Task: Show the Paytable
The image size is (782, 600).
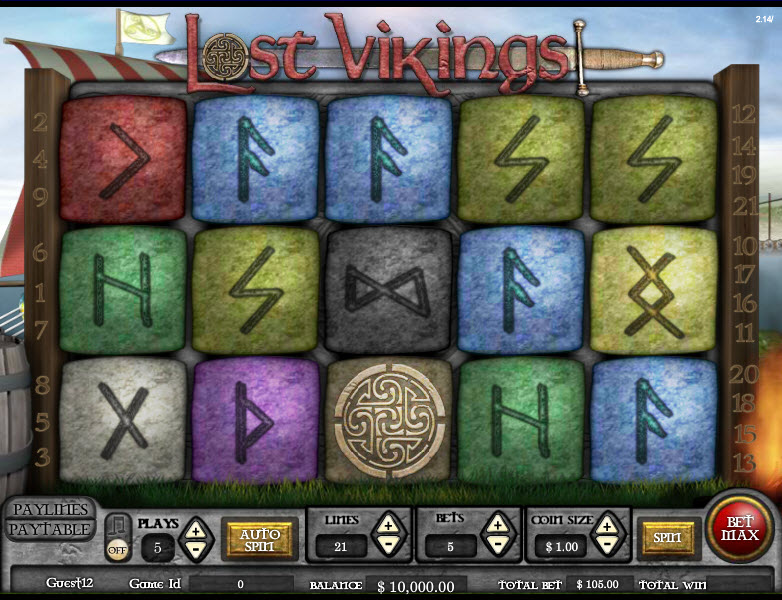Action: click(x=50, y=530)
